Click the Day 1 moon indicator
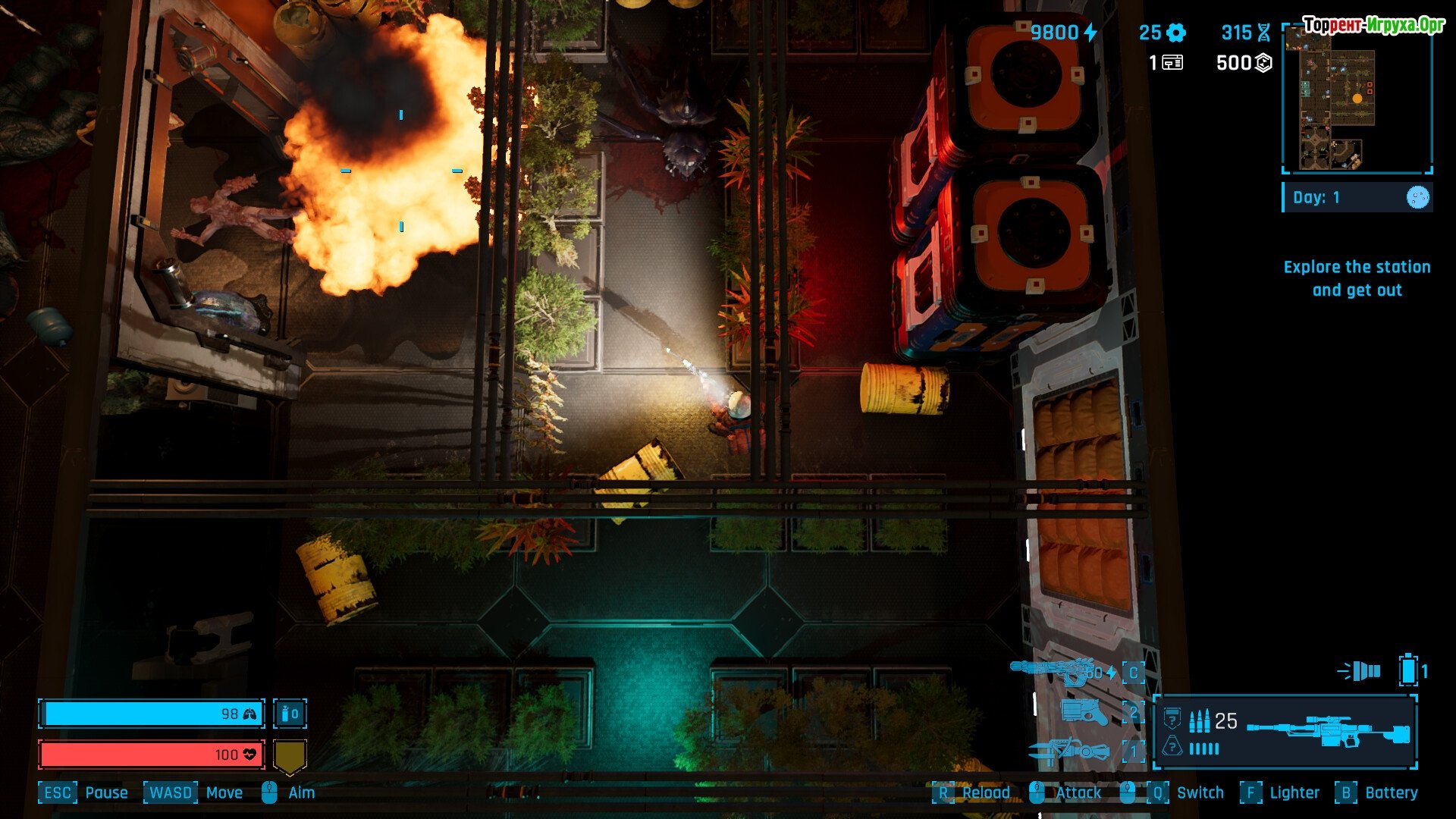 [1417, 198]
